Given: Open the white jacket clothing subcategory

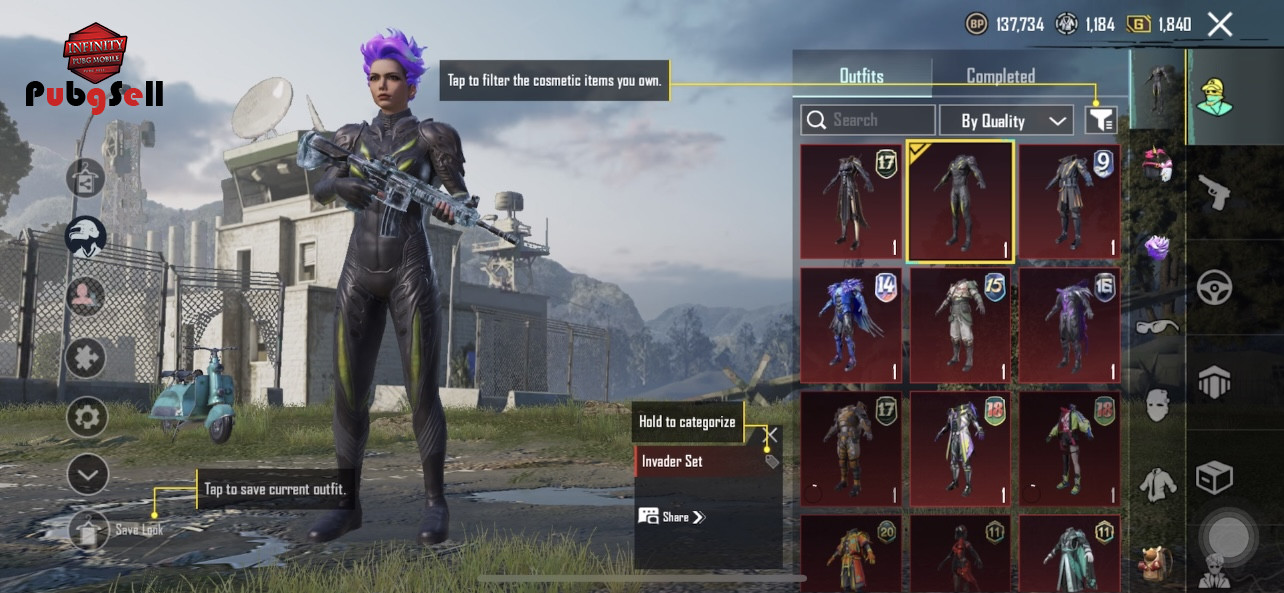Looking at the screenshot, I should tap(1158, 484).
